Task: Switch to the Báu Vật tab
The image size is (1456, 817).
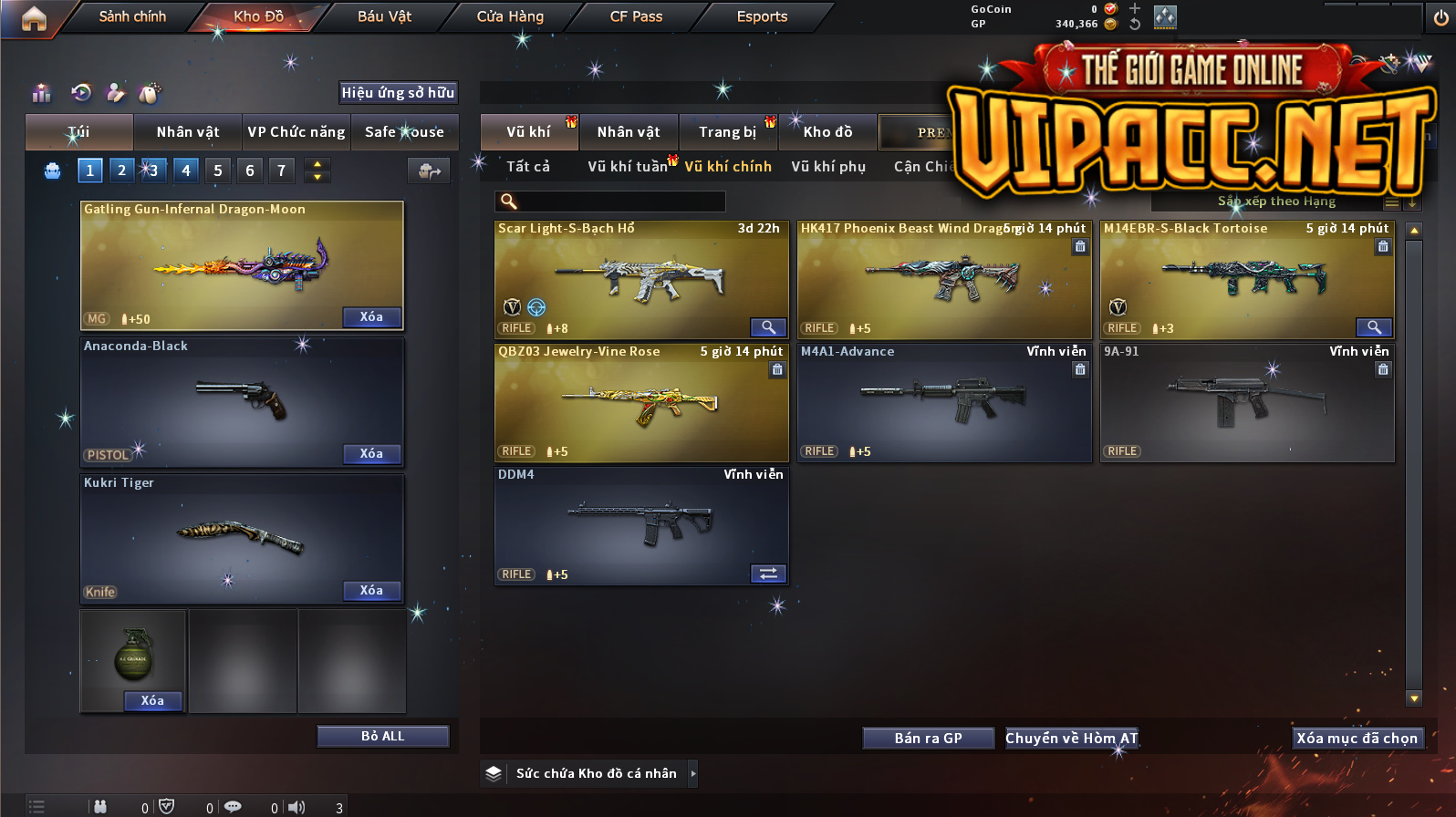Action: tap(384, 16)
